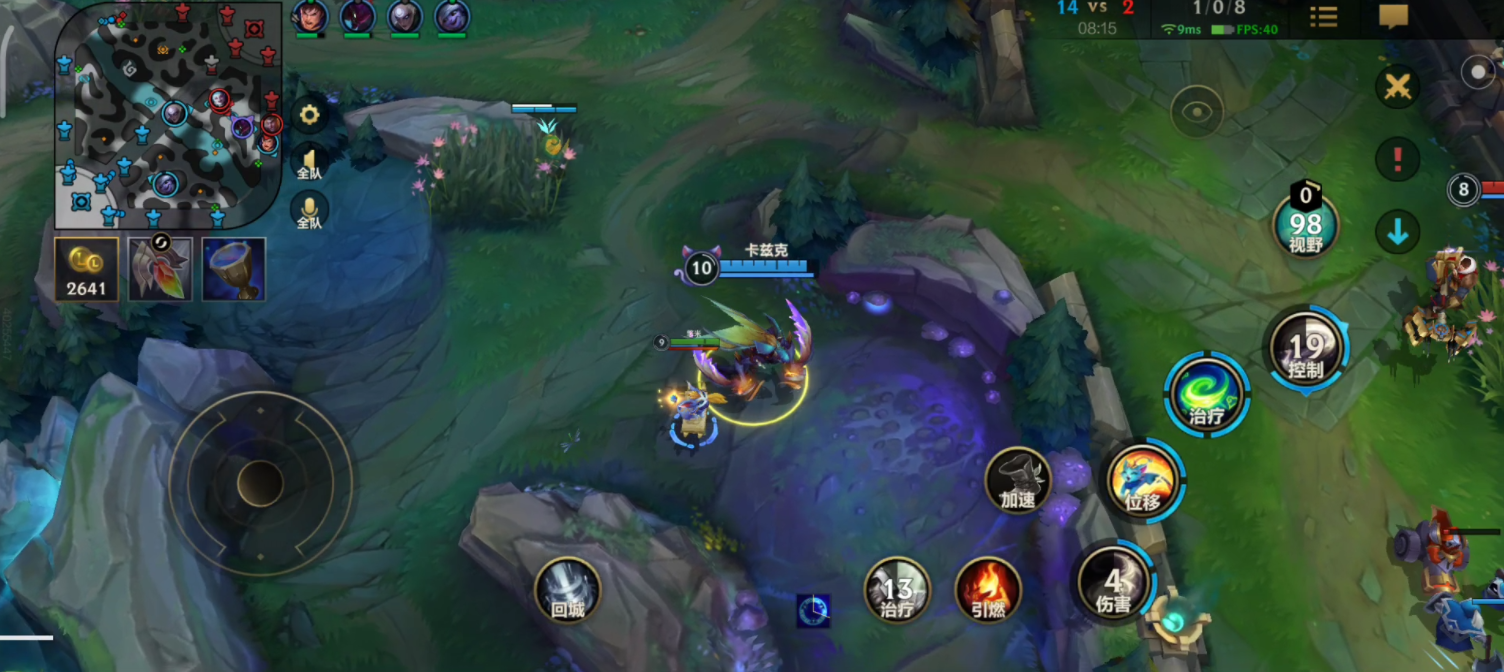This screenshot has width=1504, height=672.
Task: Buy the suggested feathered wing item
Action: [x=160, y=269]
